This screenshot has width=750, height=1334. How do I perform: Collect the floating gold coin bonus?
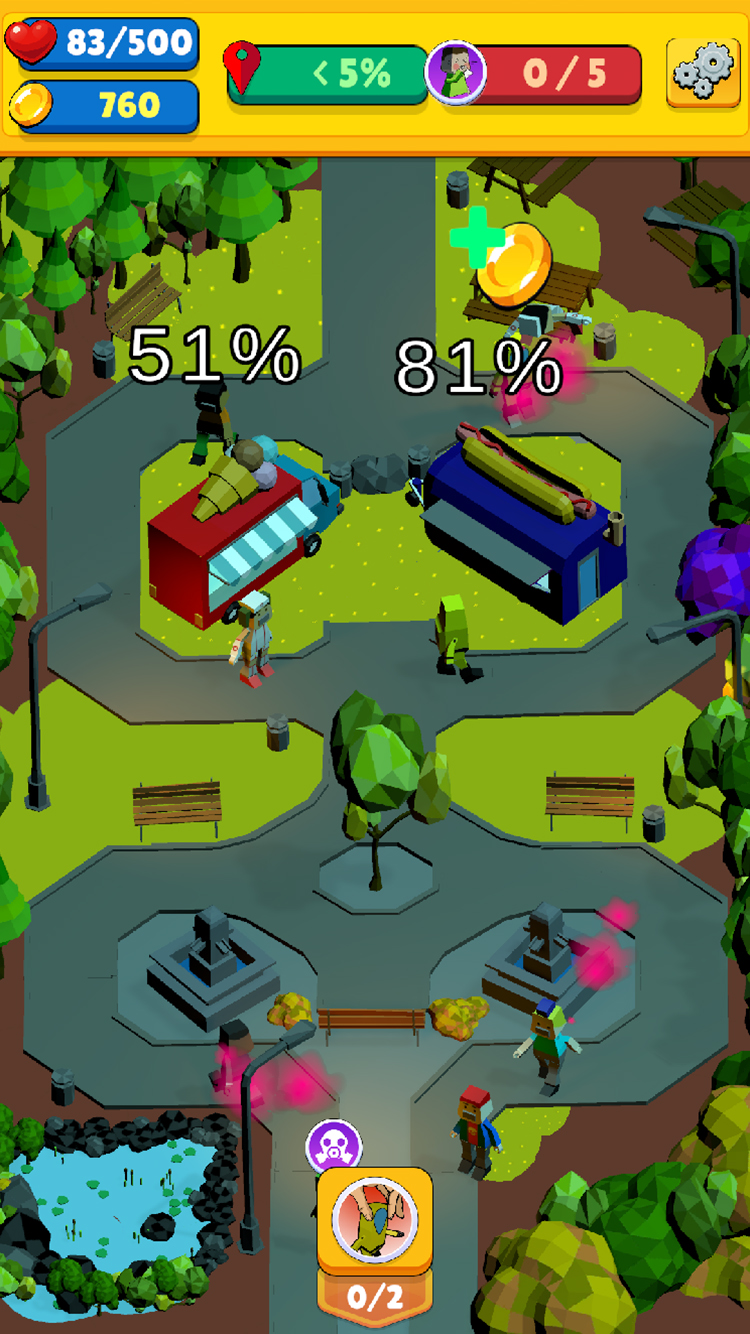(x=512, y=262)
